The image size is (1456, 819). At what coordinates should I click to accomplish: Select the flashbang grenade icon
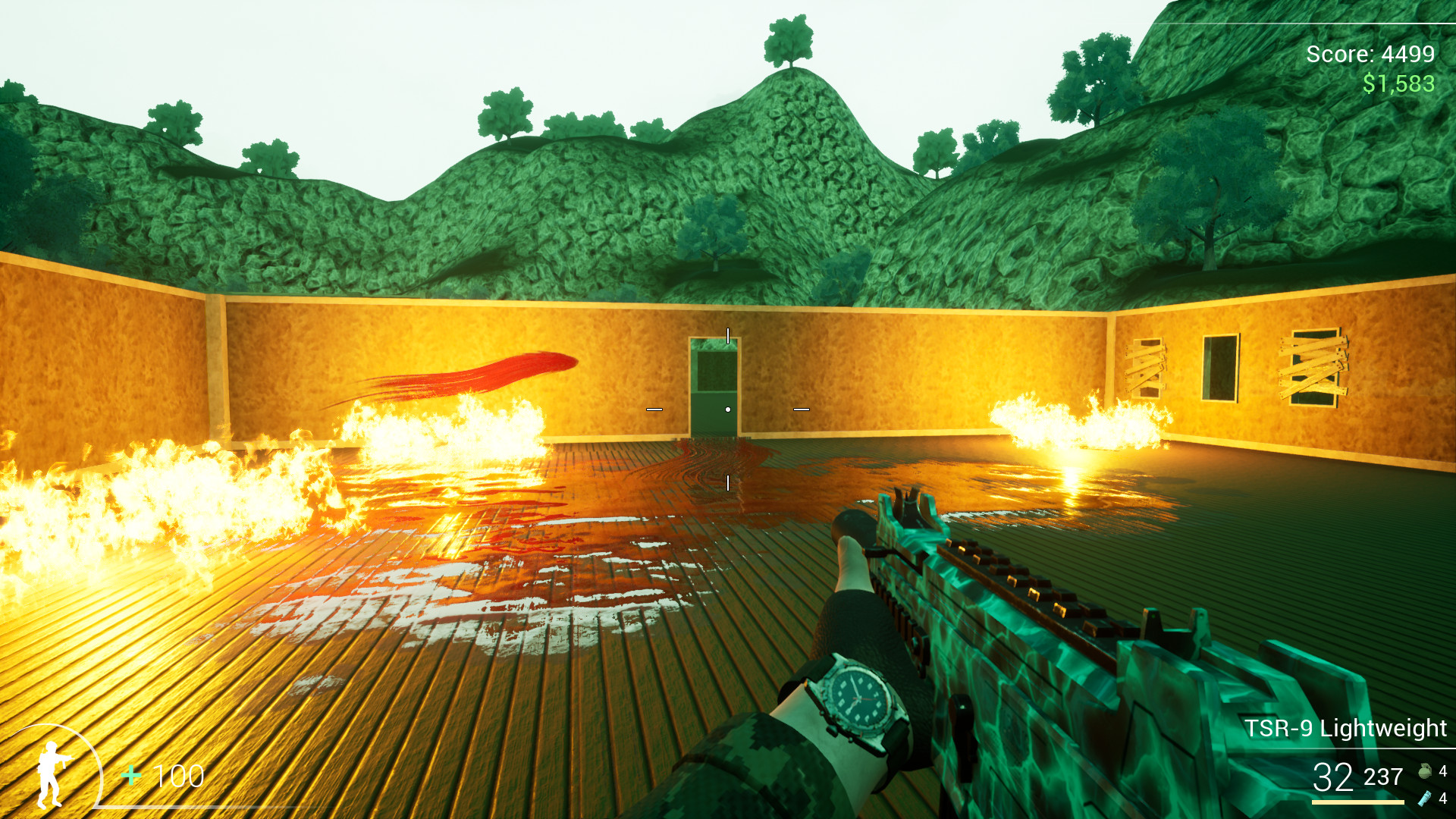pos(1425,800)
